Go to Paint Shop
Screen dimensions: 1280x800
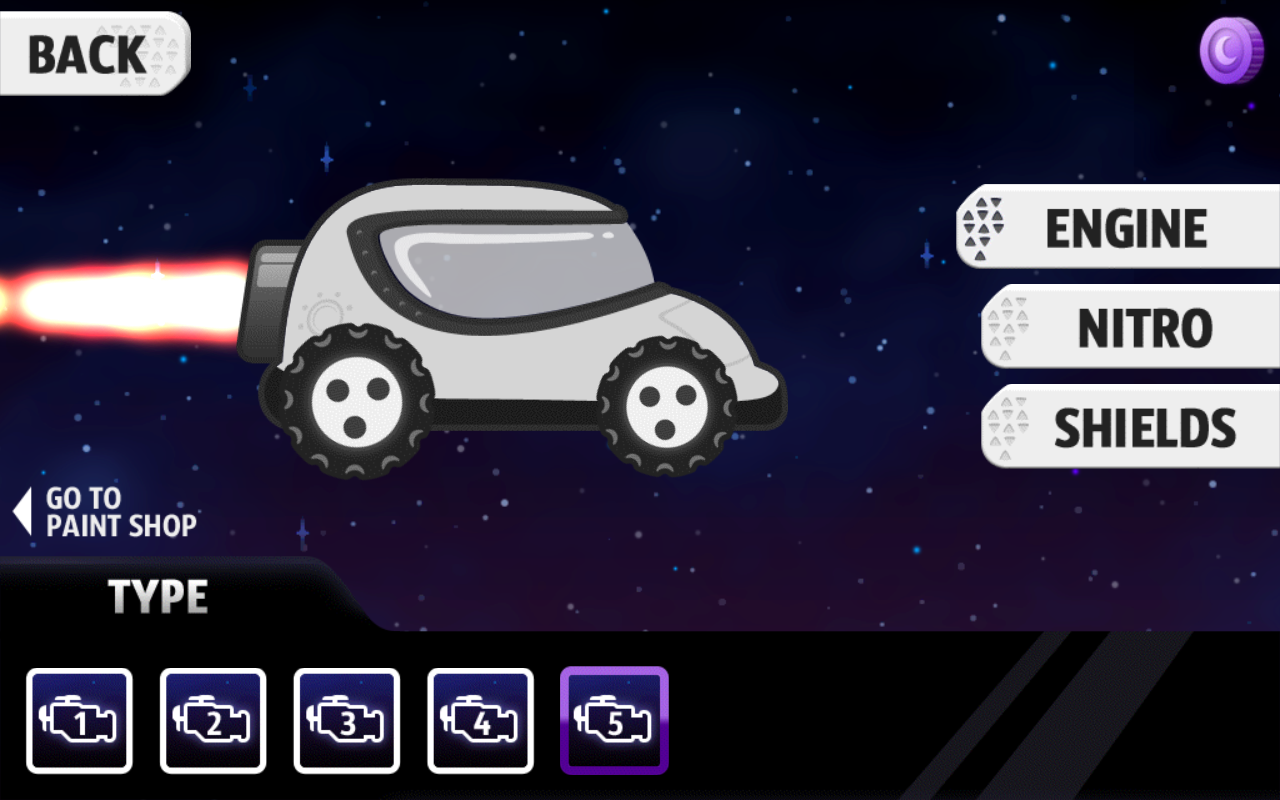(x=108, y=512)
